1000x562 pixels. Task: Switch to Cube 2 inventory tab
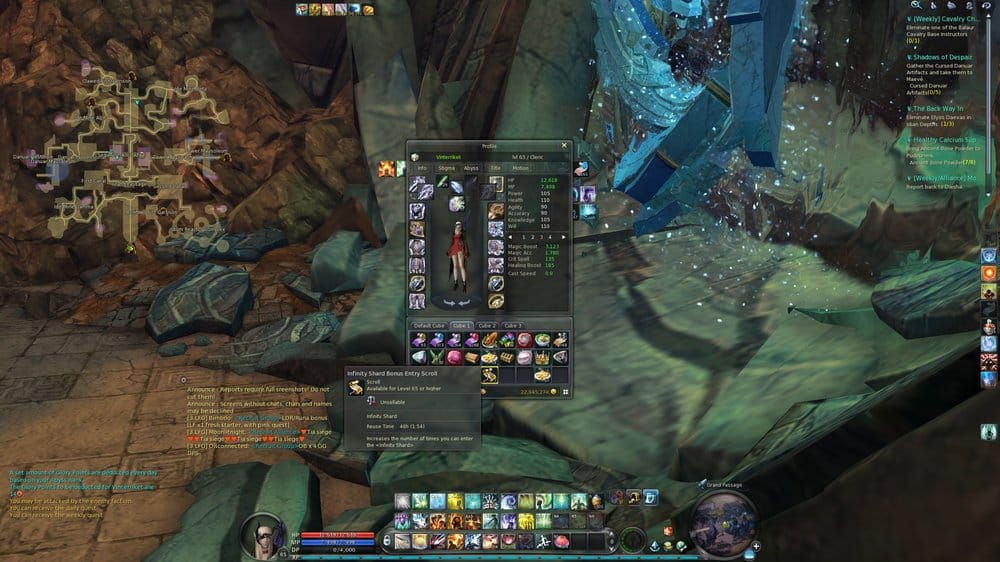(486, 326)
